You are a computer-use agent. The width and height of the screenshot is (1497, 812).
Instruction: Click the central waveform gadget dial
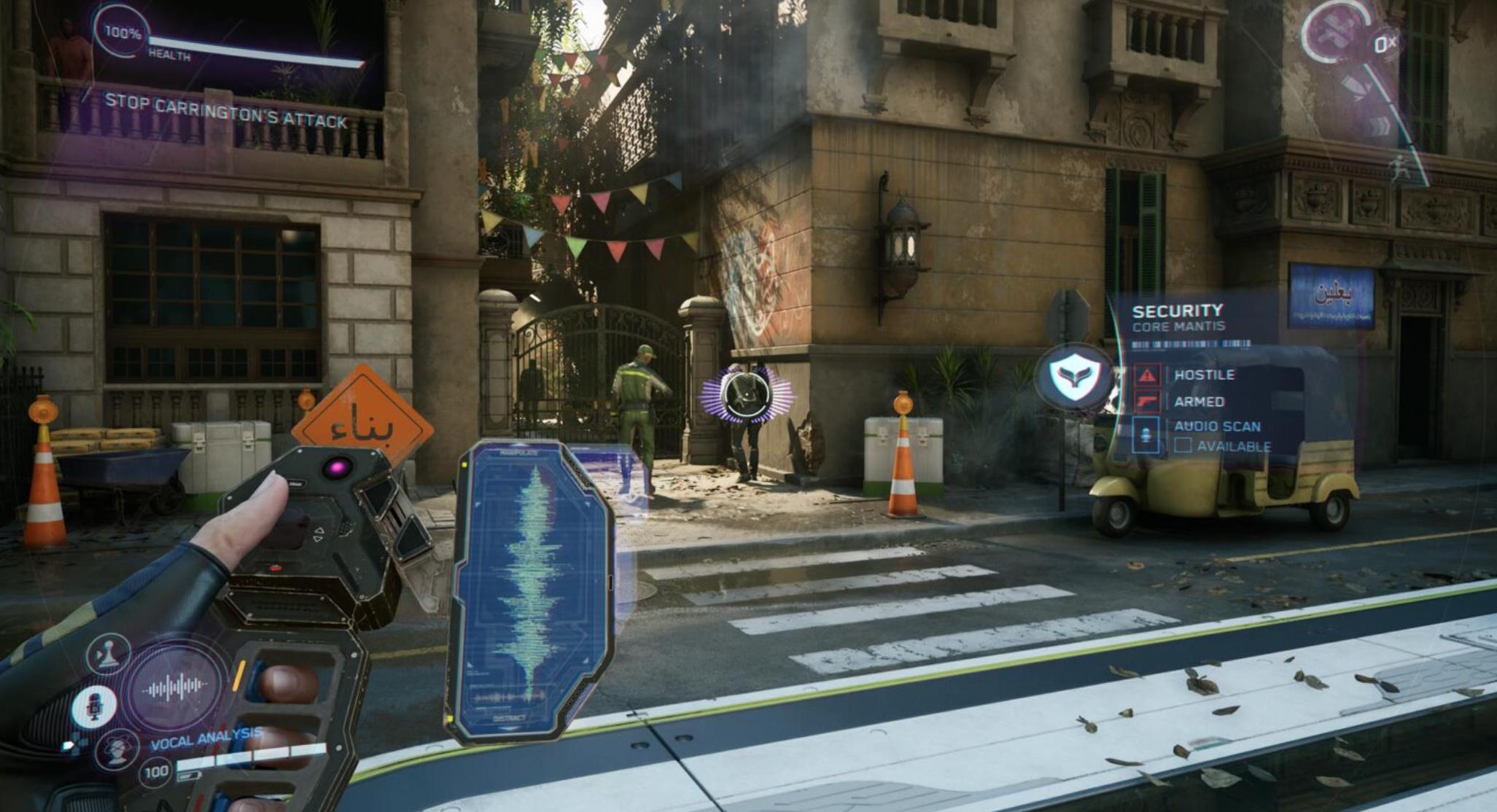pyautogui.click(x=175, y=686)
